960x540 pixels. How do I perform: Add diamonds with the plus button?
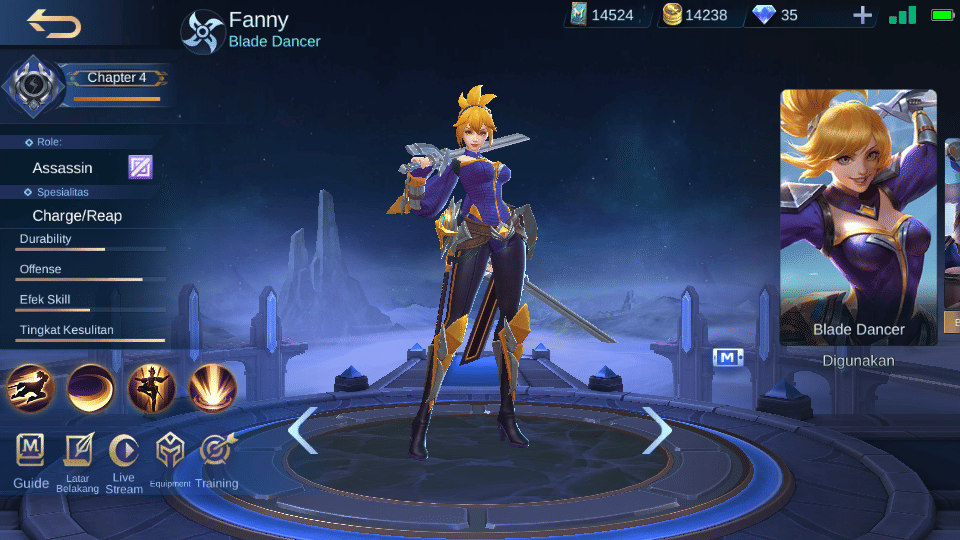pyautogui.click(x=862, y=15)
